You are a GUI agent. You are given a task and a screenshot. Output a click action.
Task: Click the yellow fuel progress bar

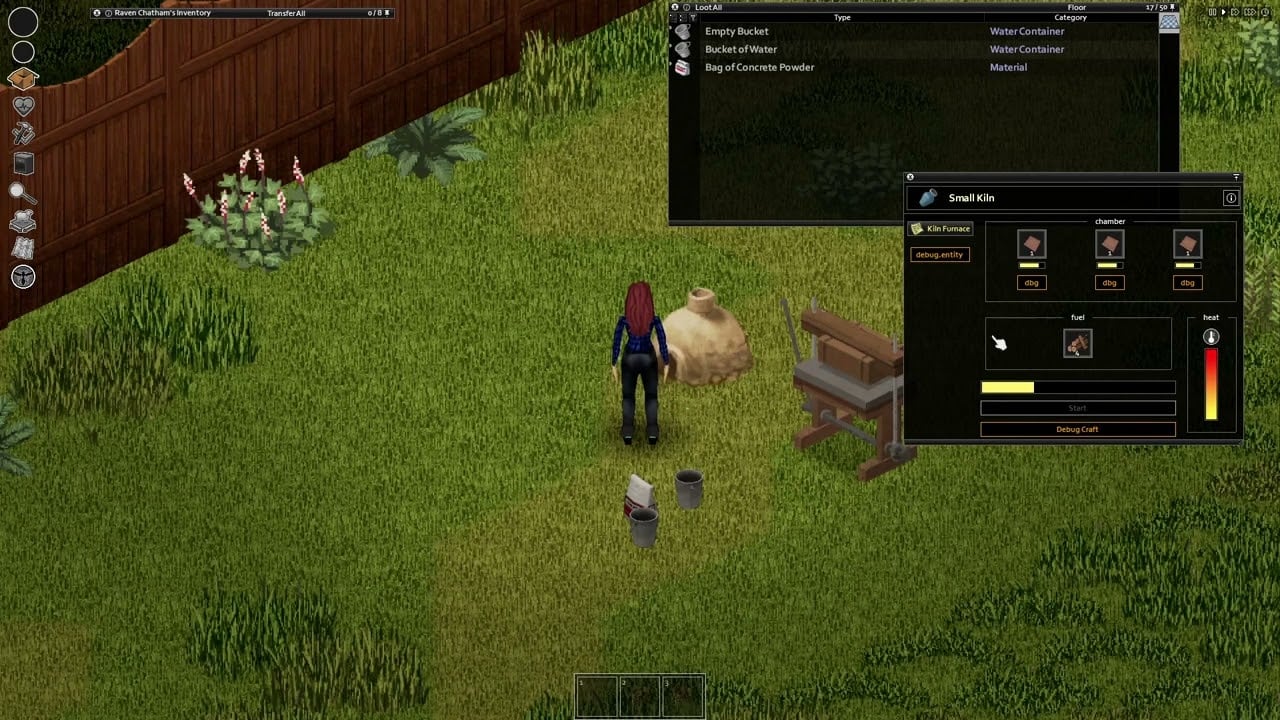[x=1008, y=387]
